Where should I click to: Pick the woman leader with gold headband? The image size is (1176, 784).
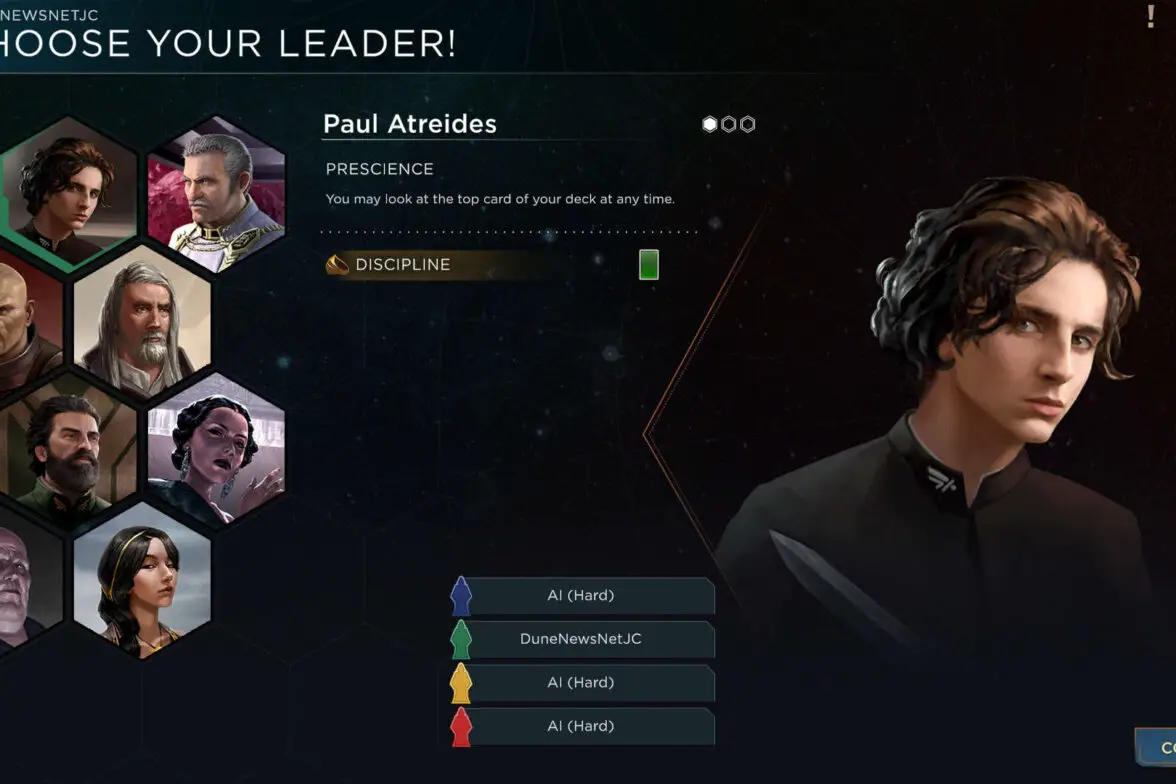(x=142, y=578)
